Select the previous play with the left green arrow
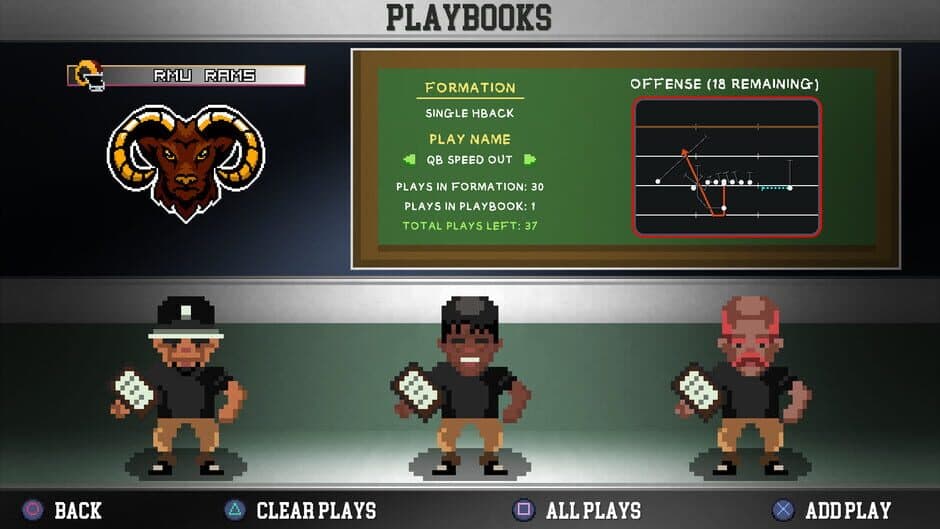 tap(409, 160)
